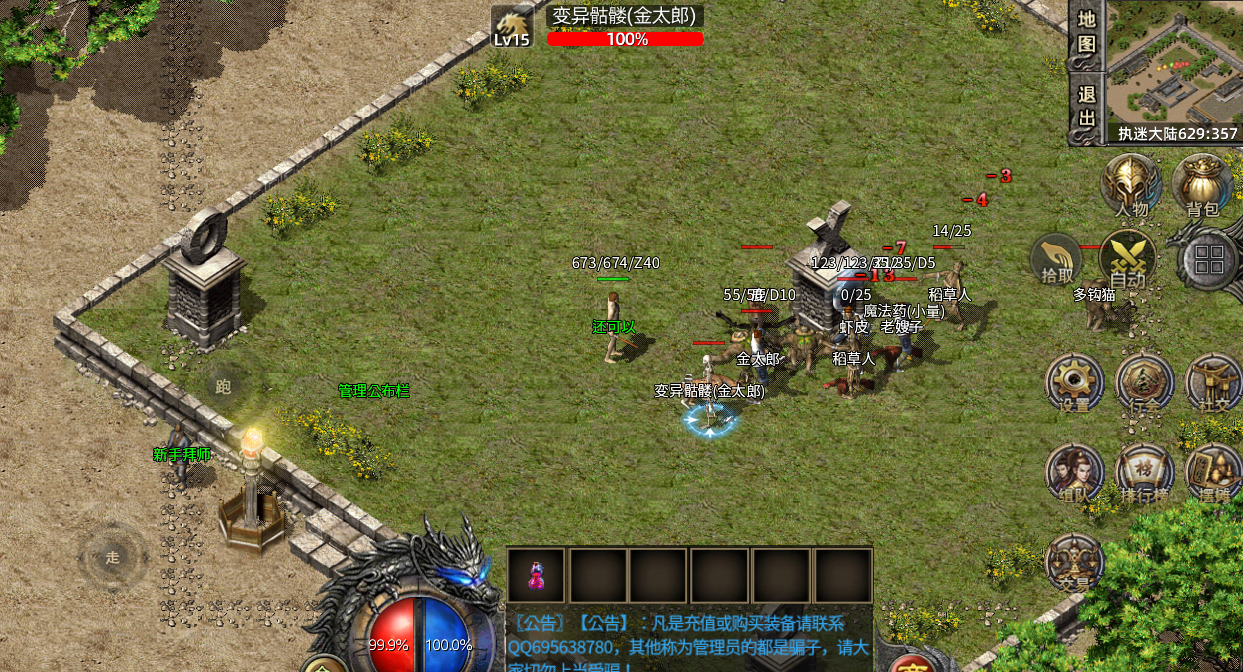Click the Lv15 target portrait
The image size is (1243, 672).
pyautogui.click(x=511, y=27)
